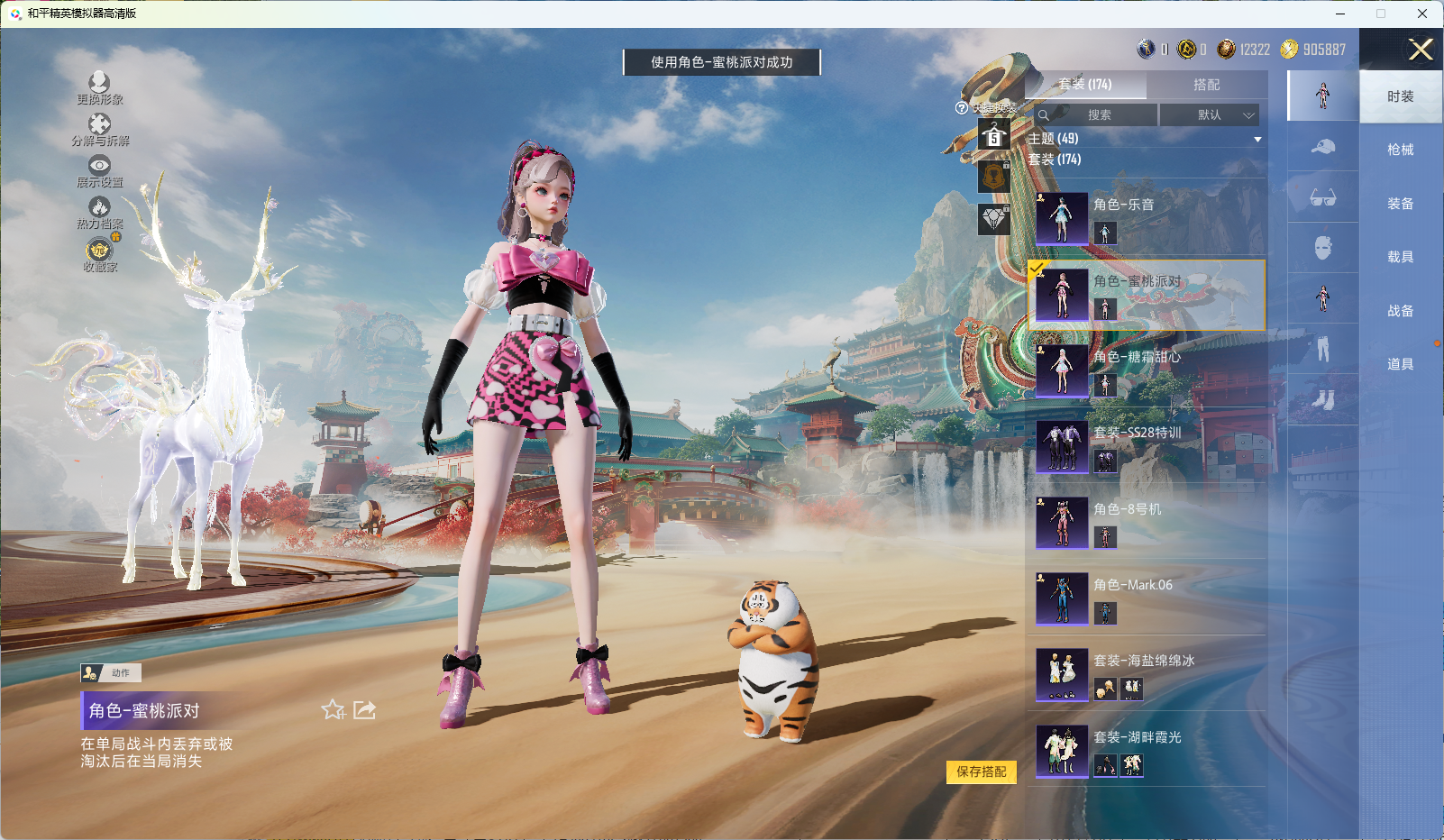Equip the 角色-Mark.06 outfit

[1145, 598]
